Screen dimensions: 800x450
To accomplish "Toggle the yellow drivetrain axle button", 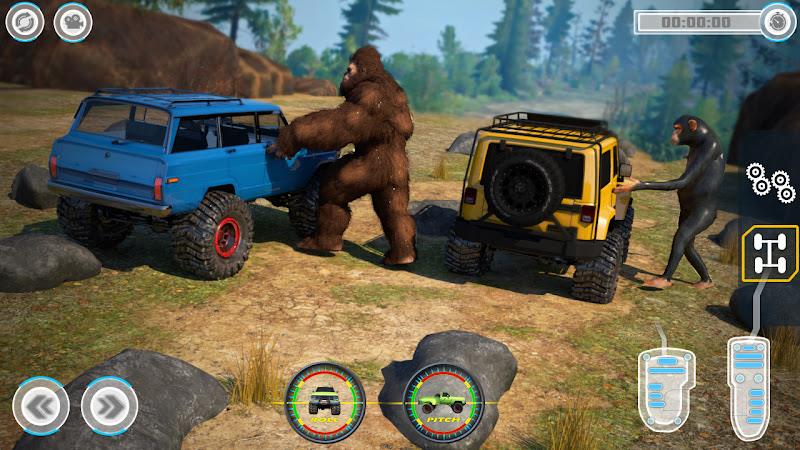I will point(769,250).
